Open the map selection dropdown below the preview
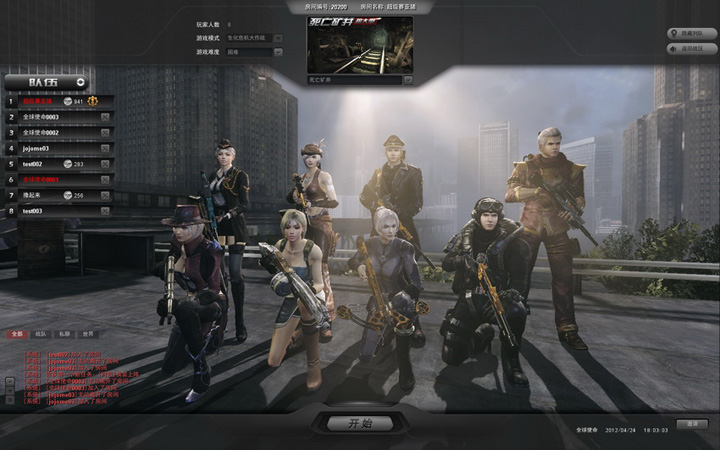The height and width of the screenshot is (450, 720). coord(408,79)
